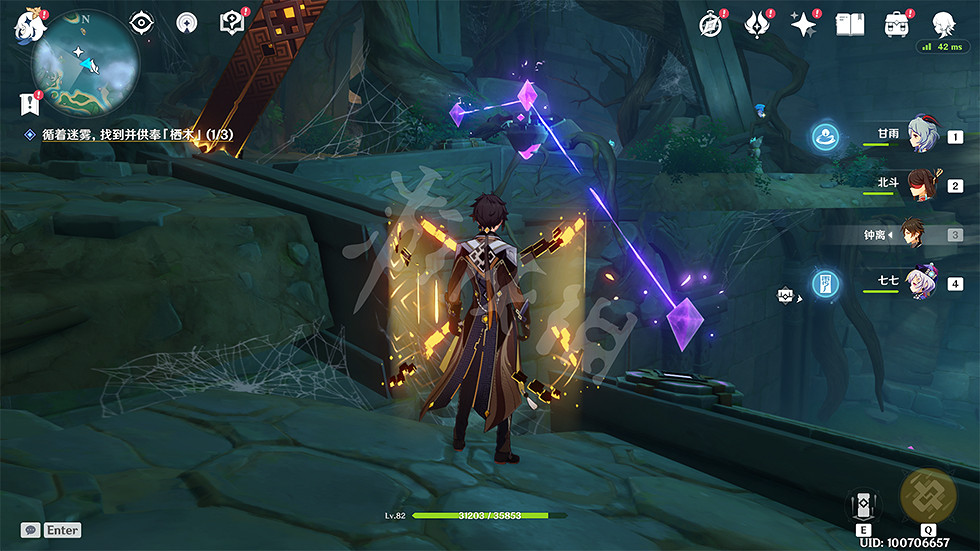
Task: Open the winged Battle Pass icon
Action: click(757, 25)
